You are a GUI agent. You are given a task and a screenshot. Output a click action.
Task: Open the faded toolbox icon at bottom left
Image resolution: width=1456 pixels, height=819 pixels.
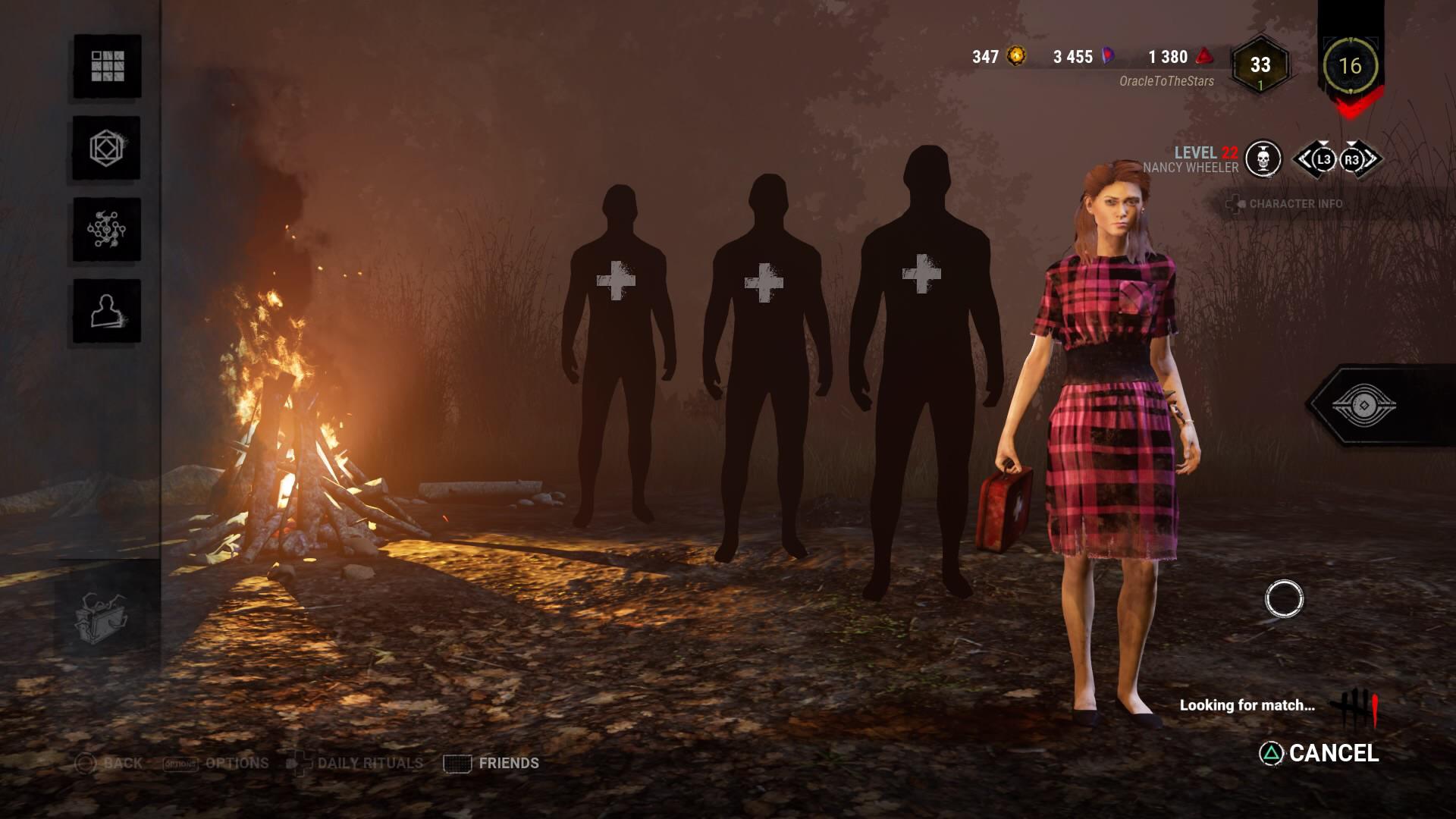point(102,617)
